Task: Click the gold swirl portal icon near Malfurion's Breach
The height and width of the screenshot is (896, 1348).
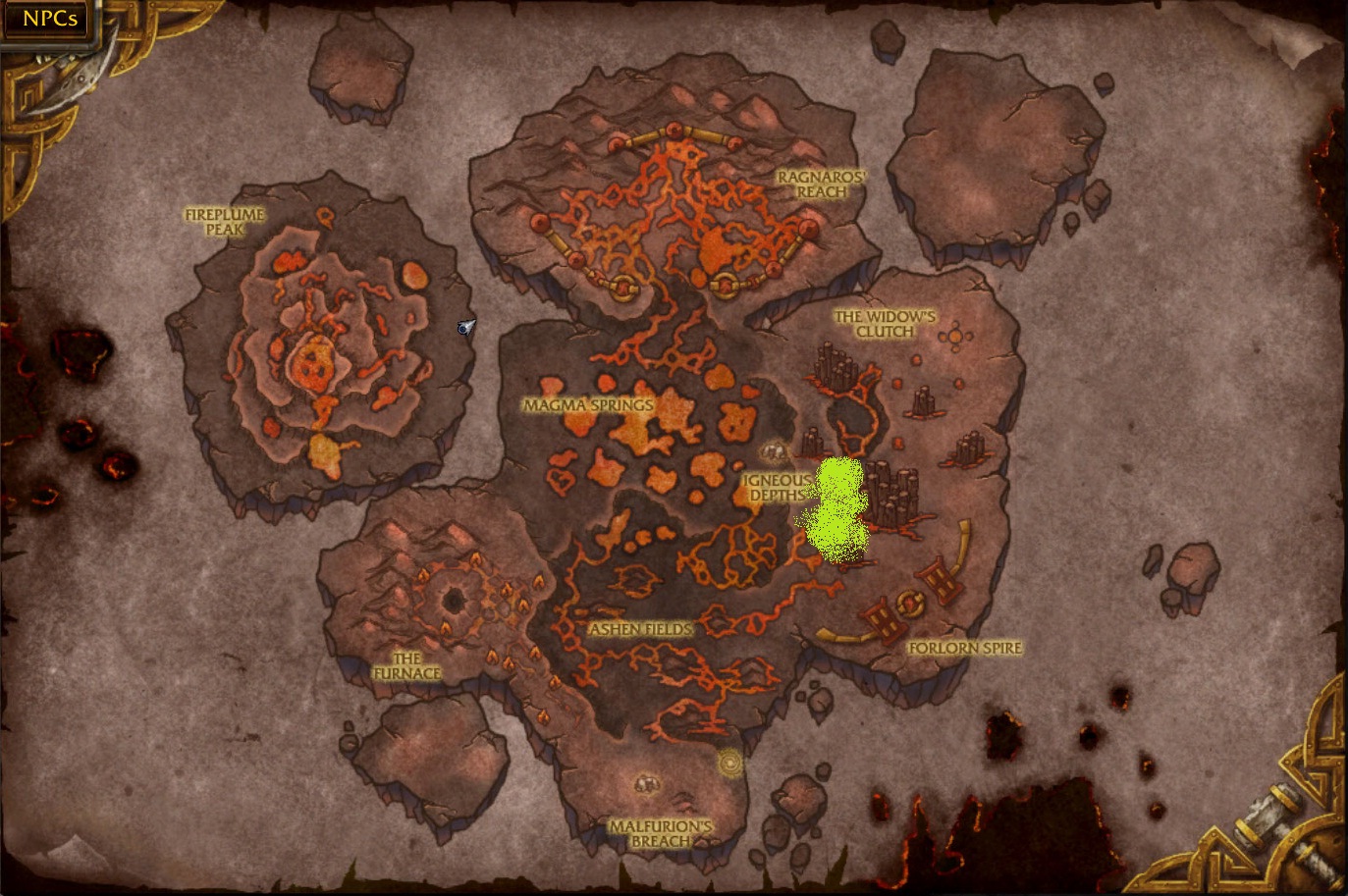Action: pos(728,763)
